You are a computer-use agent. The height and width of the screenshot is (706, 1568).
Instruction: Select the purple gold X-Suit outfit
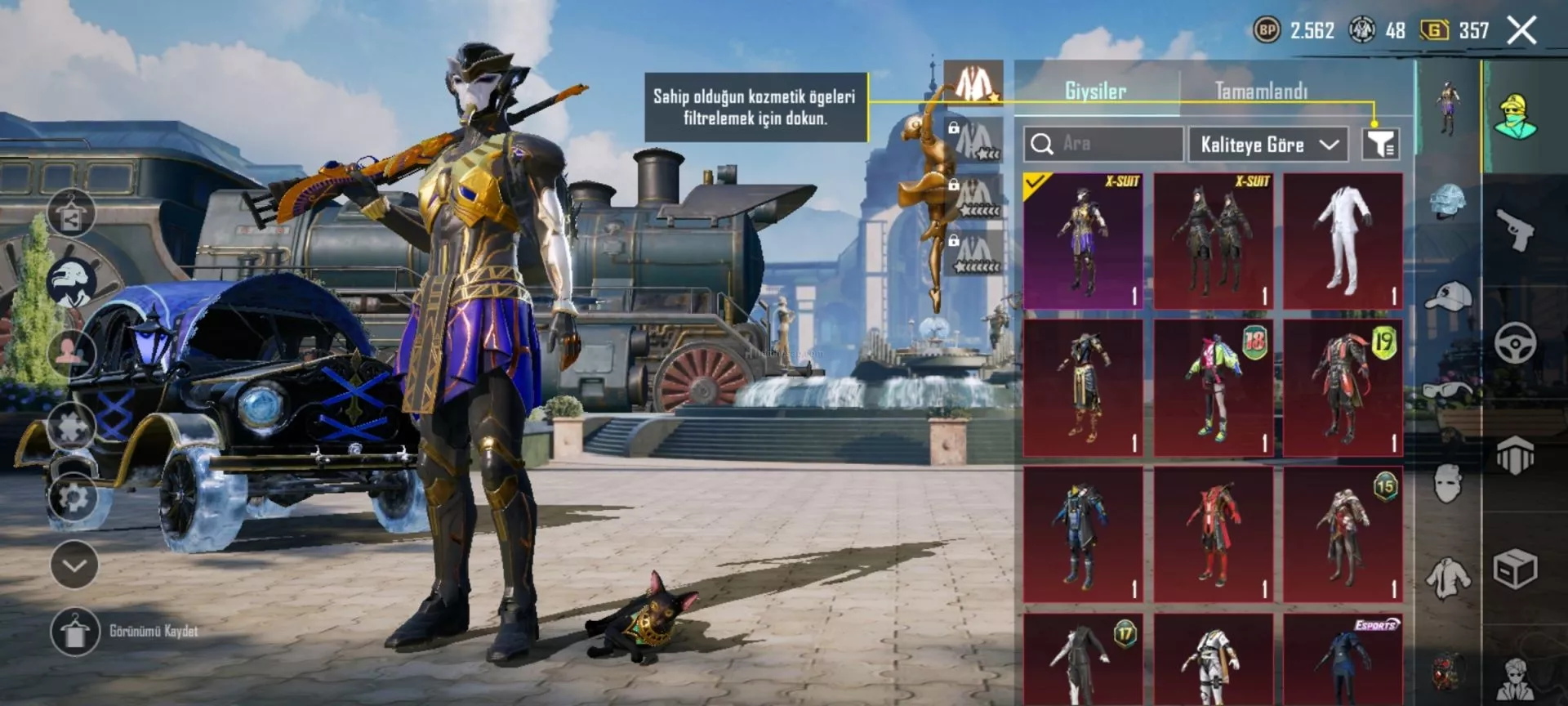pyautogui.click(x=1083, y=241)
